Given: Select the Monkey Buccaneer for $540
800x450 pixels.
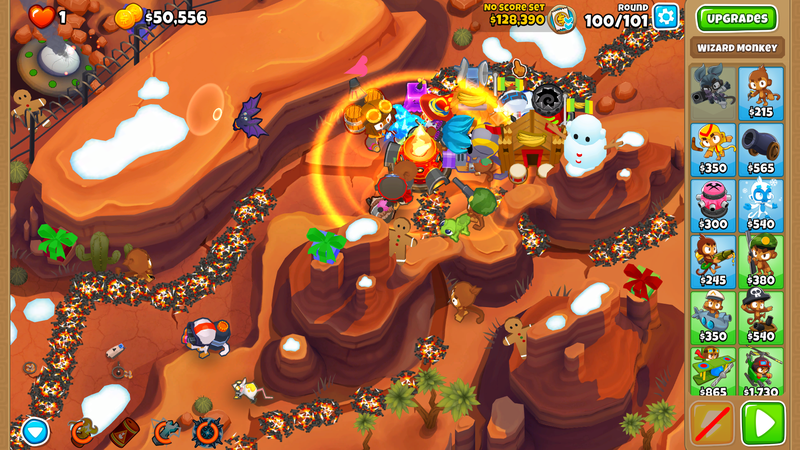Looking at the screenshot, I should [x=760, y=317].
